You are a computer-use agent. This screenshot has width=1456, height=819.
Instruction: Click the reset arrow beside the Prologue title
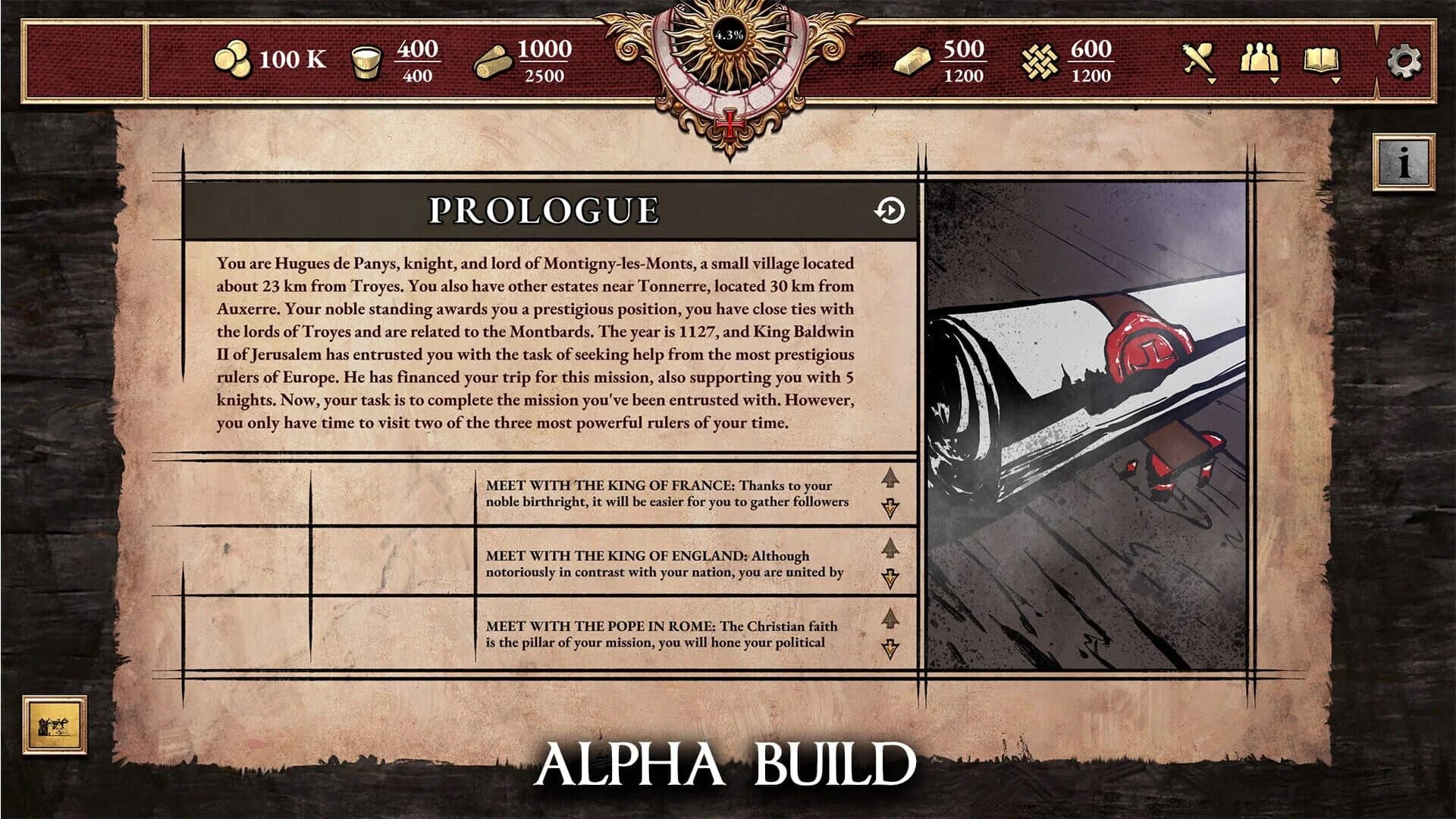click(889, 212)
